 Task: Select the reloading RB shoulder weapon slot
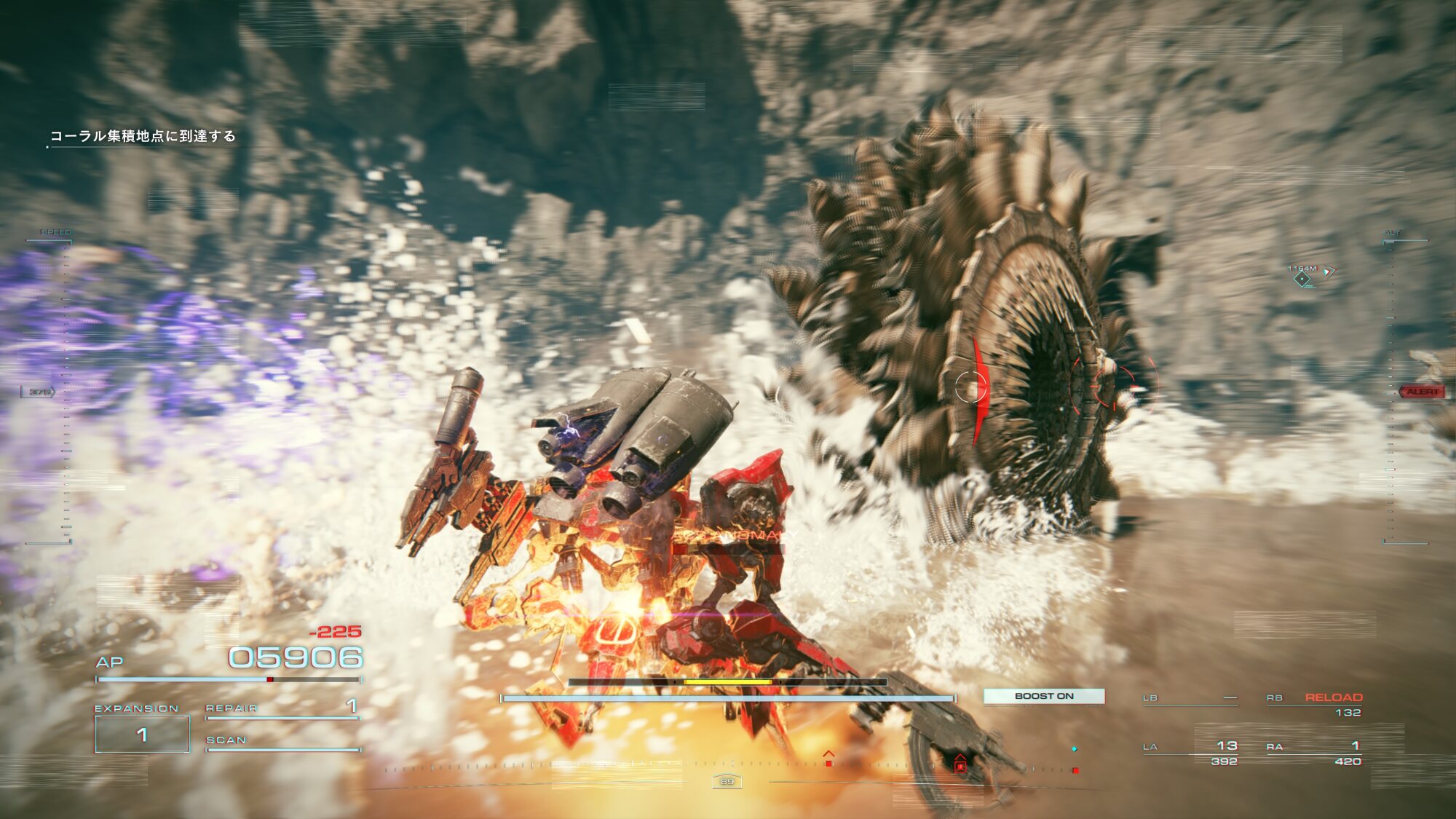[x=1315, y=703]
